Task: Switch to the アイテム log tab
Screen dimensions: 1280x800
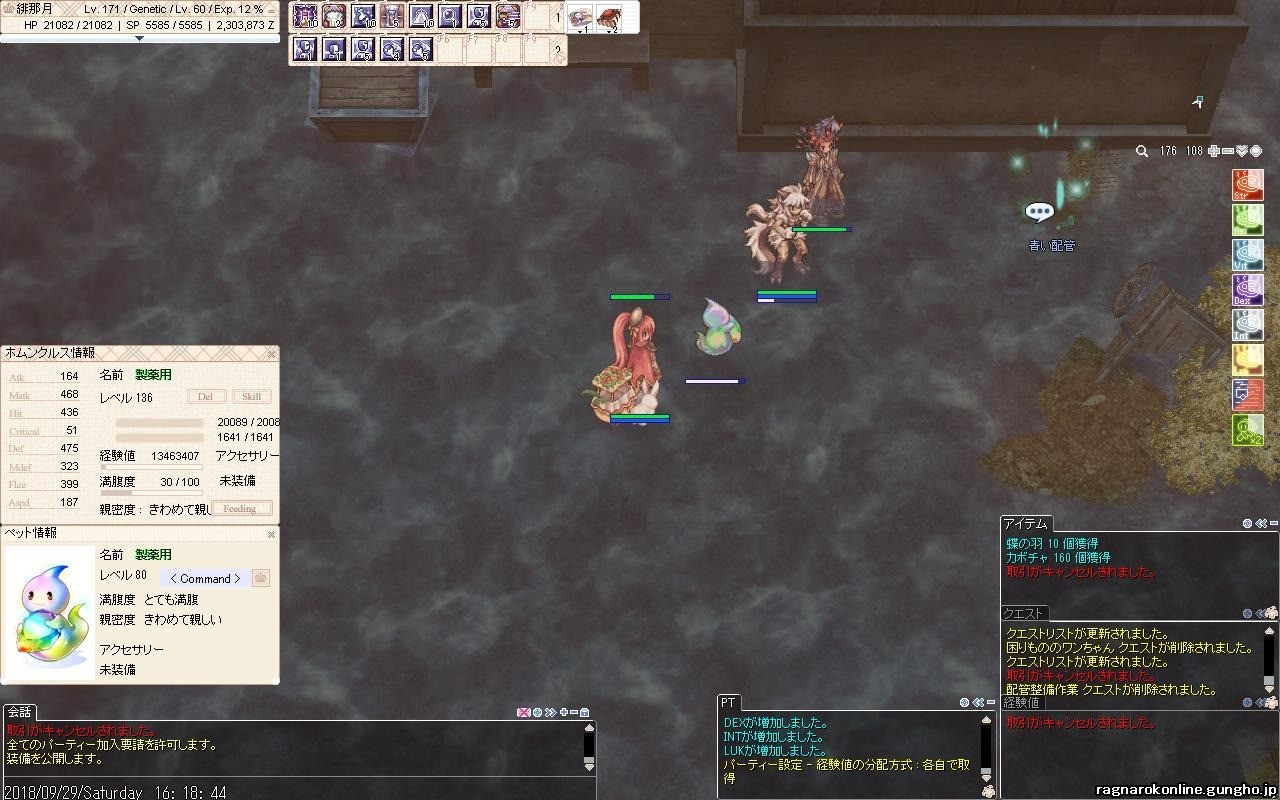Action: (1026, 524)
